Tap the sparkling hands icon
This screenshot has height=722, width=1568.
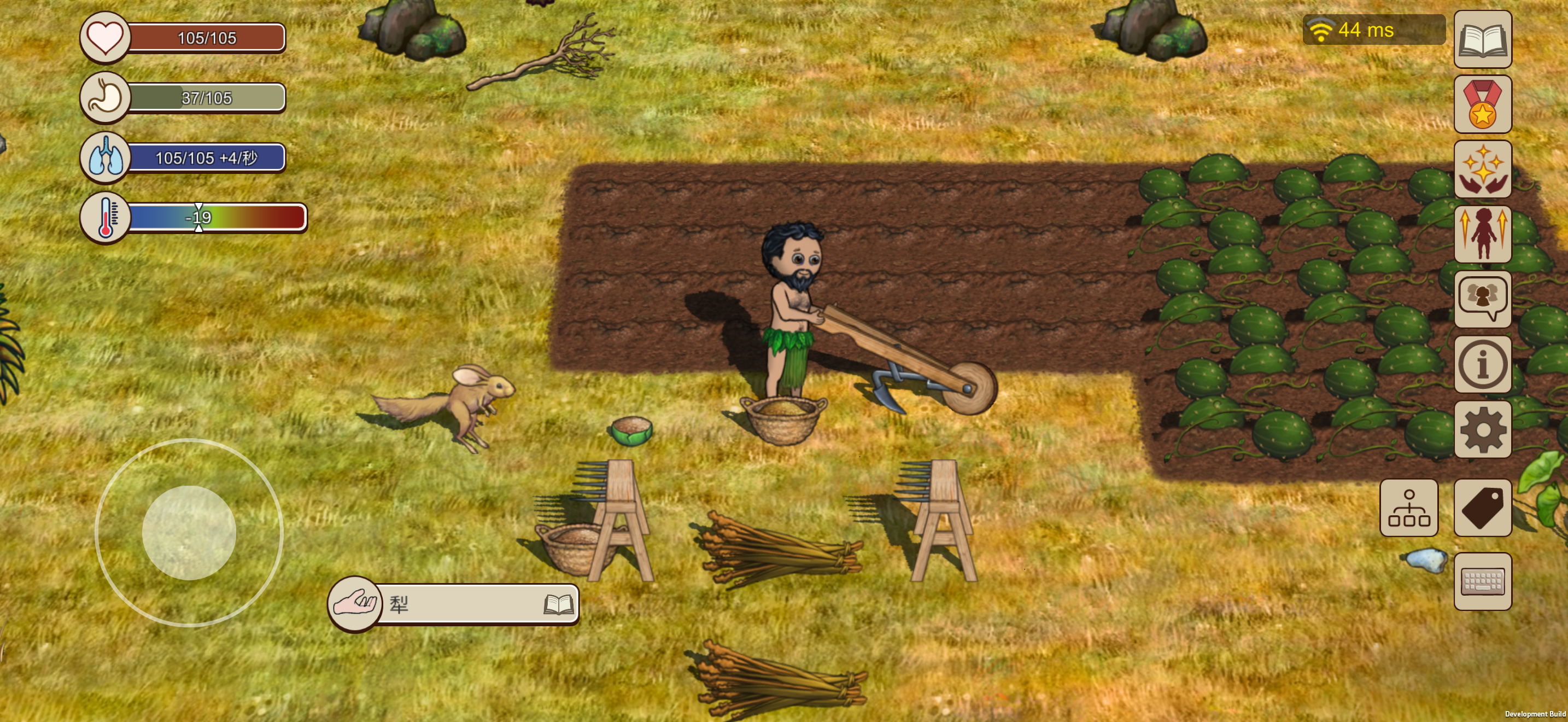tap(1482, 169)
